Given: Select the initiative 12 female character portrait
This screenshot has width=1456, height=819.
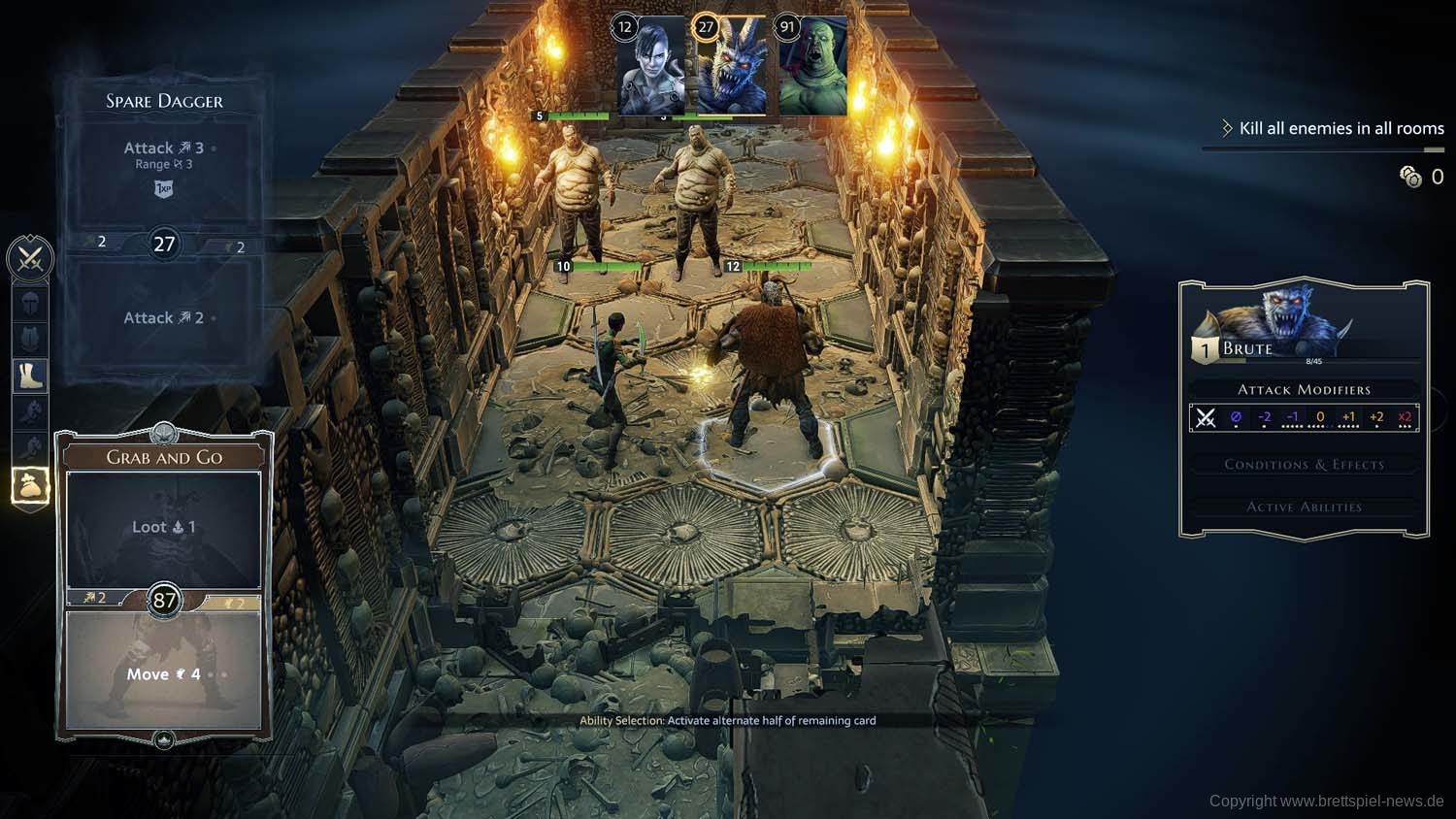Looking at the screenshot, I should [x=651, y=66].
